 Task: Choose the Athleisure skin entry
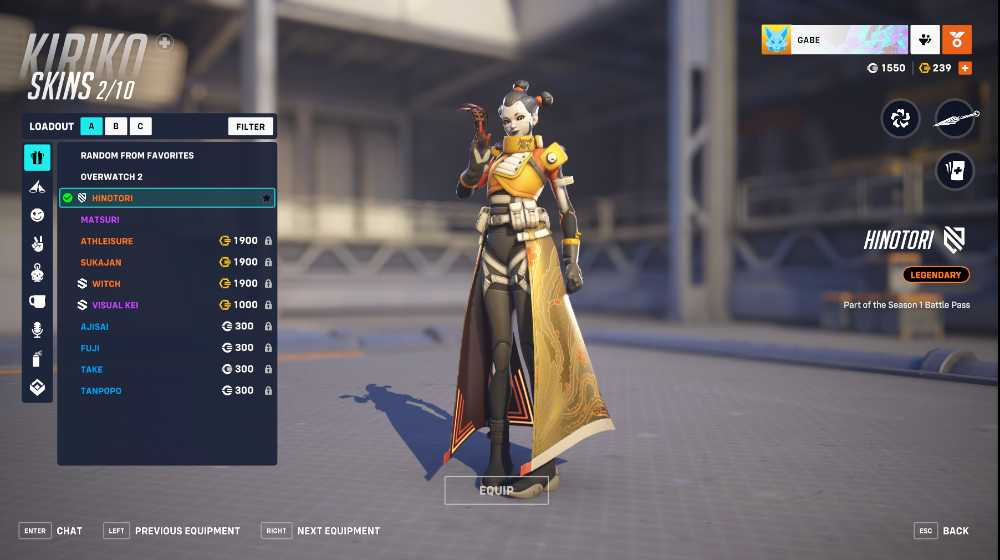tap(107, 241)
